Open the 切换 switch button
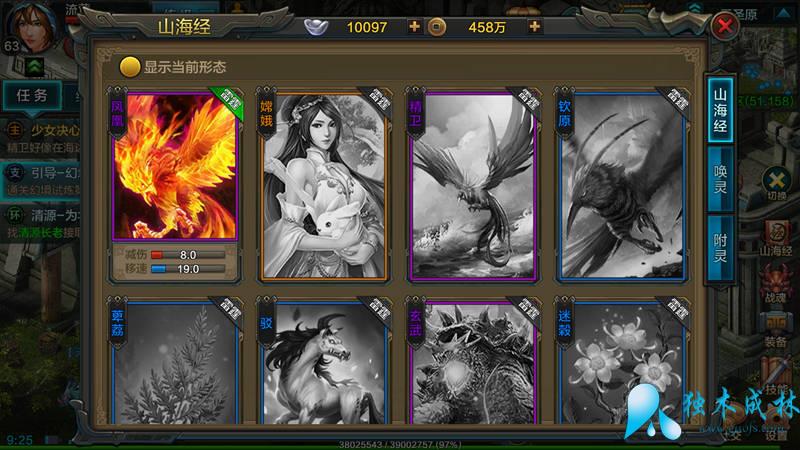Image resolution: width=800 pixels, height=450 pixels. 777,183
